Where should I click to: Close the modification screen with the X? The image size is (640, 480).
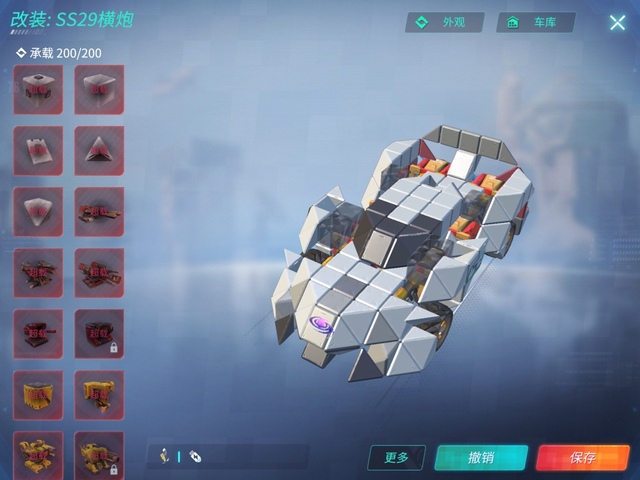[x=617, y=22]
